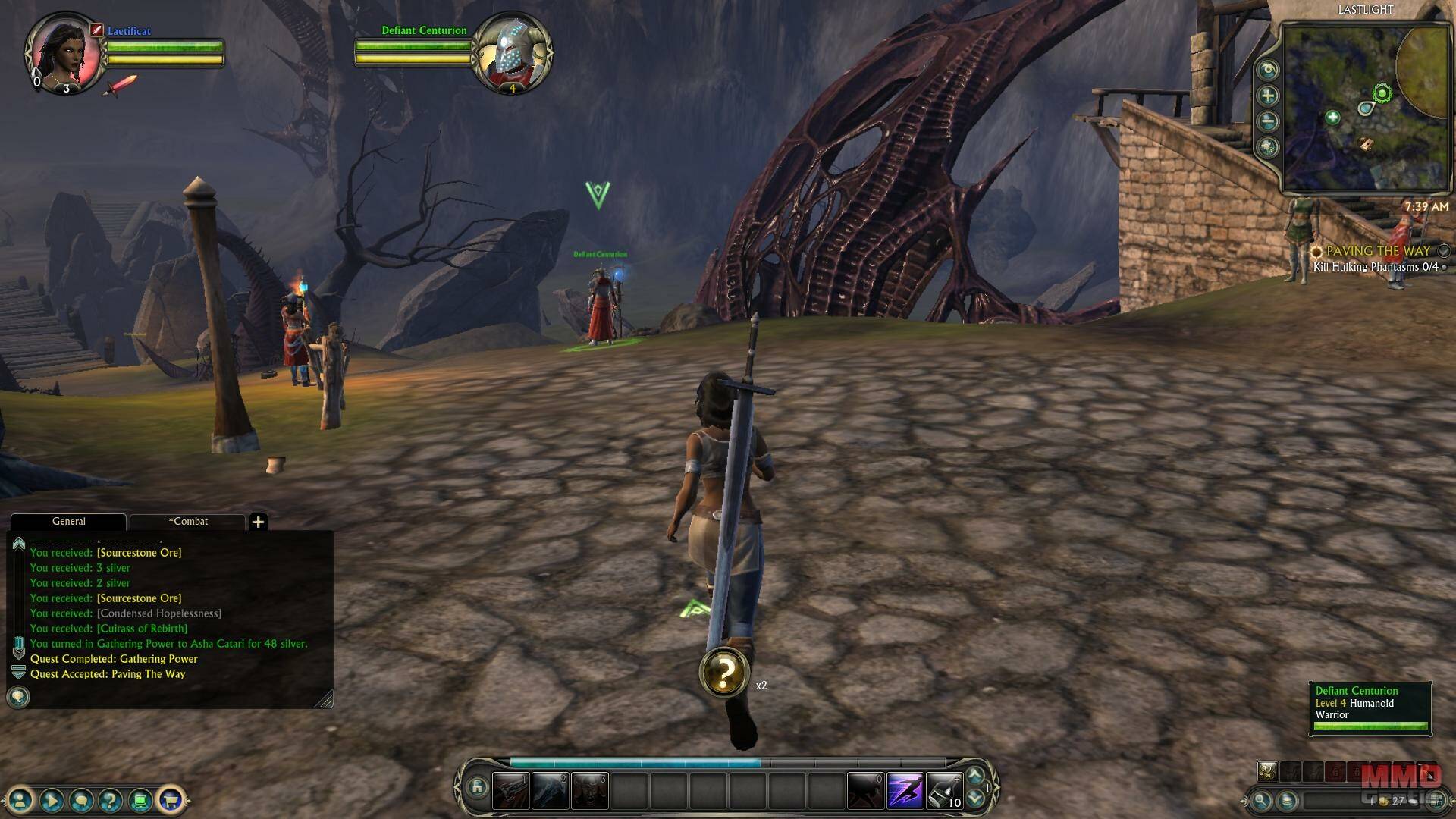Open the store shopping cart
The width and height of the screenshot is (1456, 819).
pyautogui.click(x=171, y=799)
